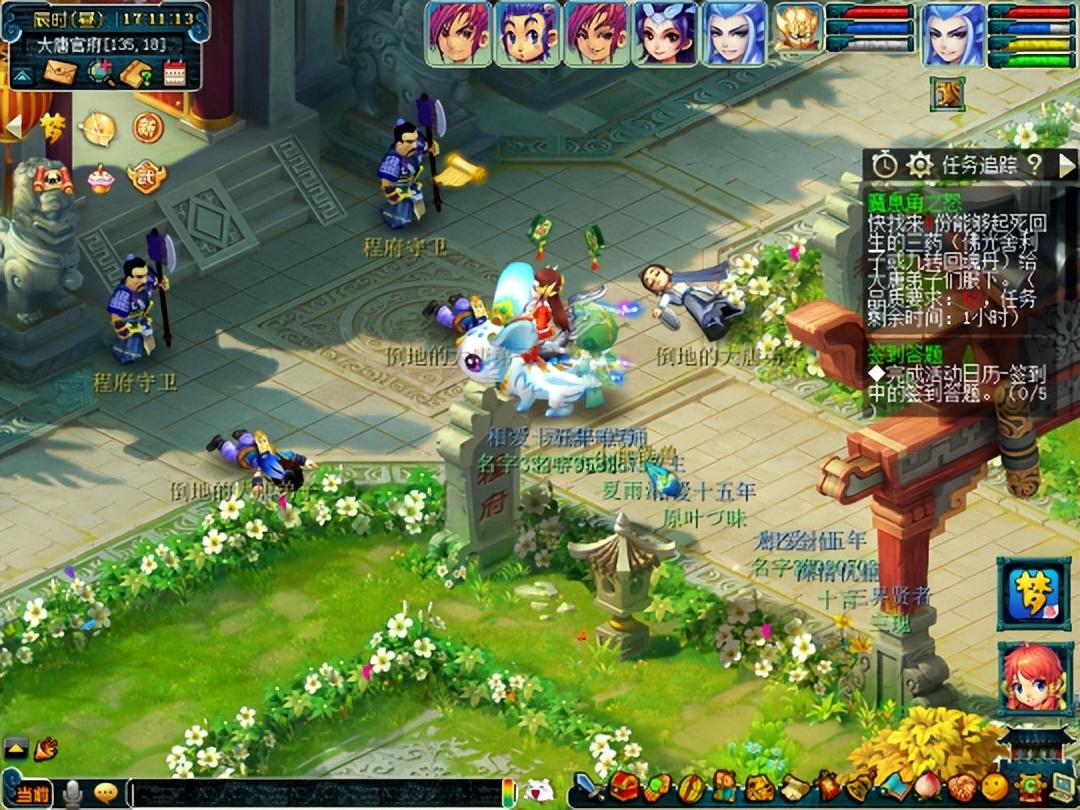Viewport: 1080px width, 810px height.
Task: Collapse the 任务追踪 panel with the arrow
Action: tap(1066, 165)
